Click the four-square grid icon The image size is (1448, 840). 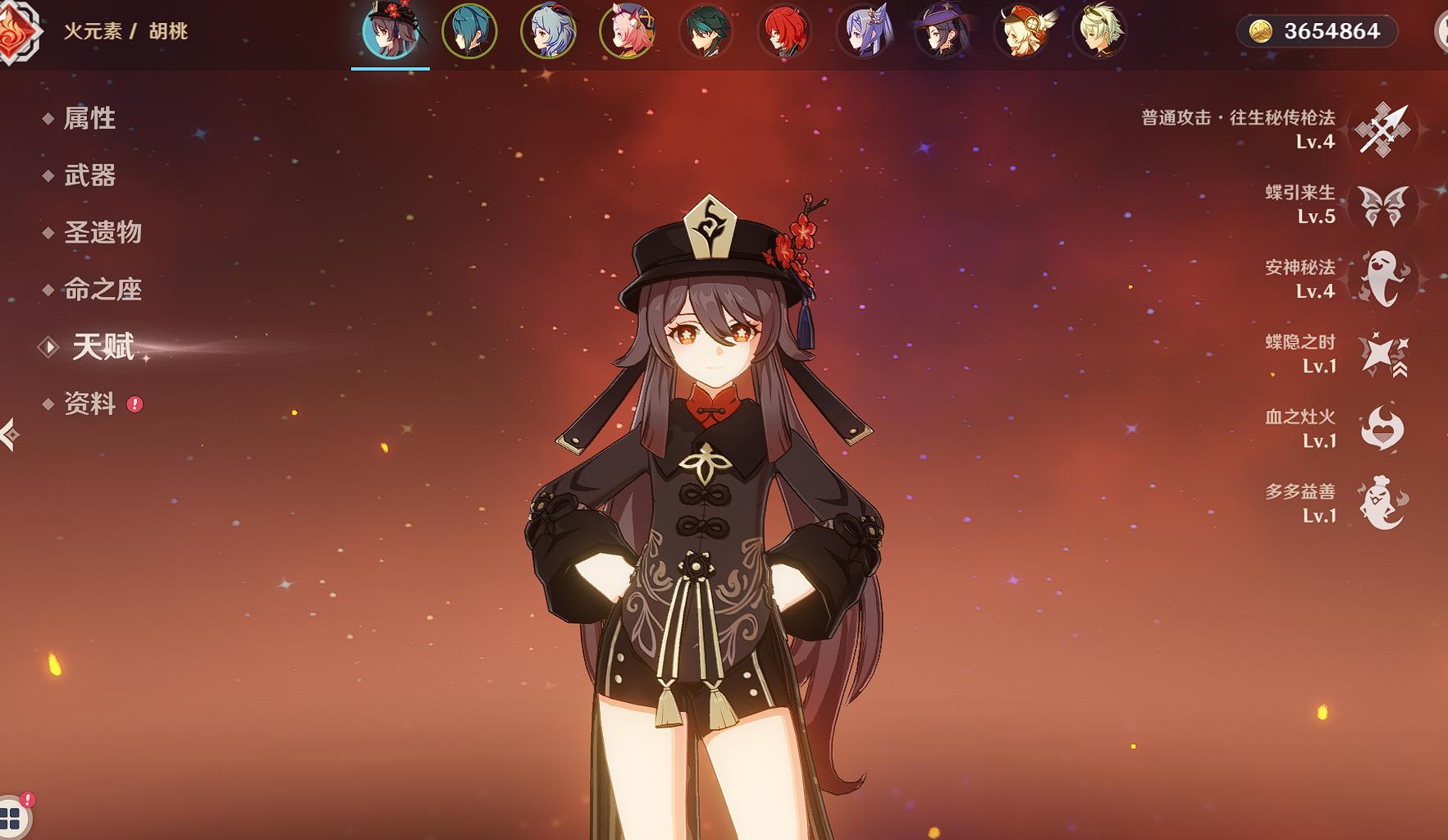coord(11,817)
